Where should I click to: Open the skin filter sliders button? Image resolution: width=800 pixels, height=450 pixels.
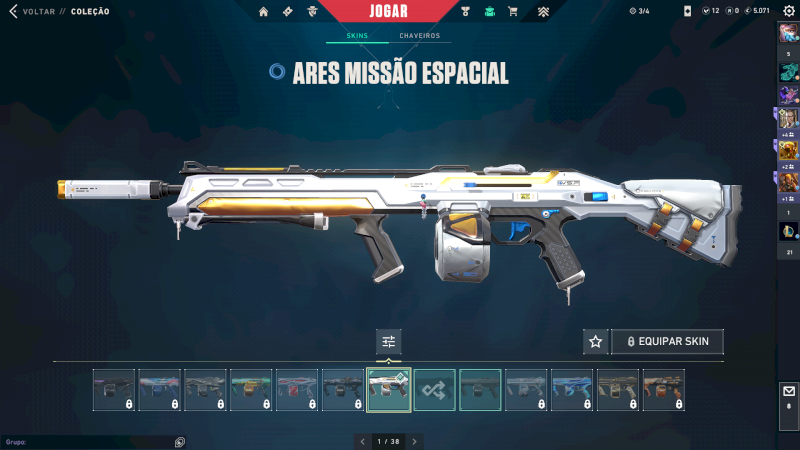pyautogui.click(x=389, y=342)
